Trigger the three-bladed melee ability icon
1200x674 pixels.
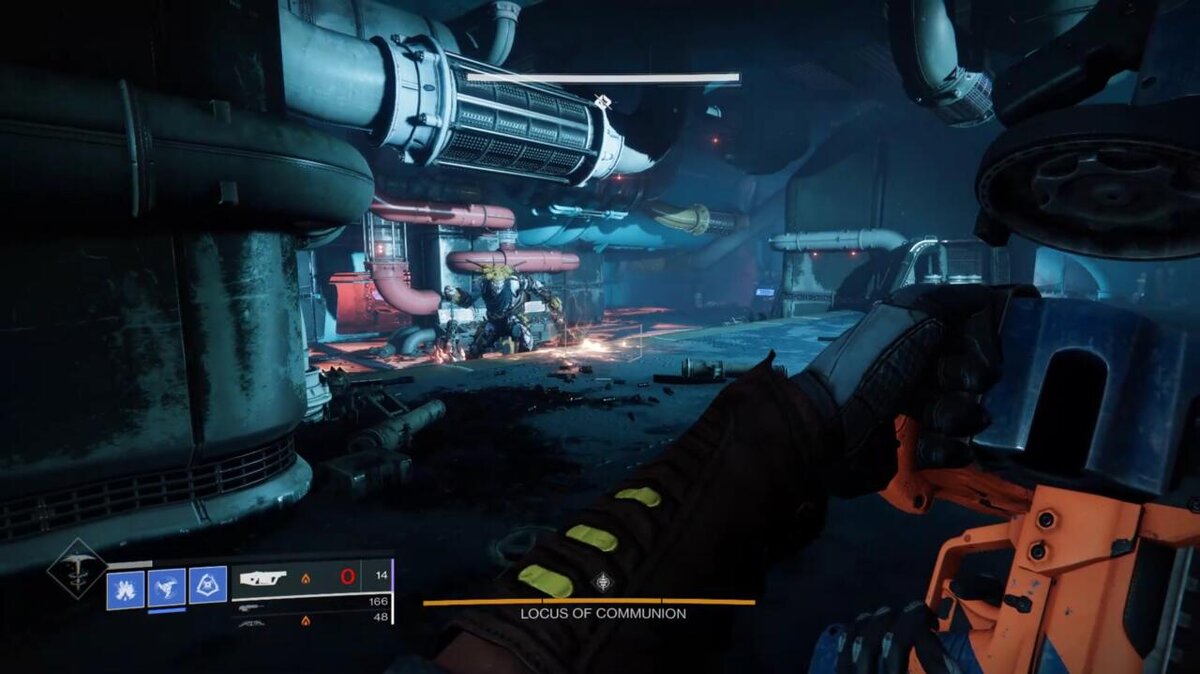coord(167,587)
